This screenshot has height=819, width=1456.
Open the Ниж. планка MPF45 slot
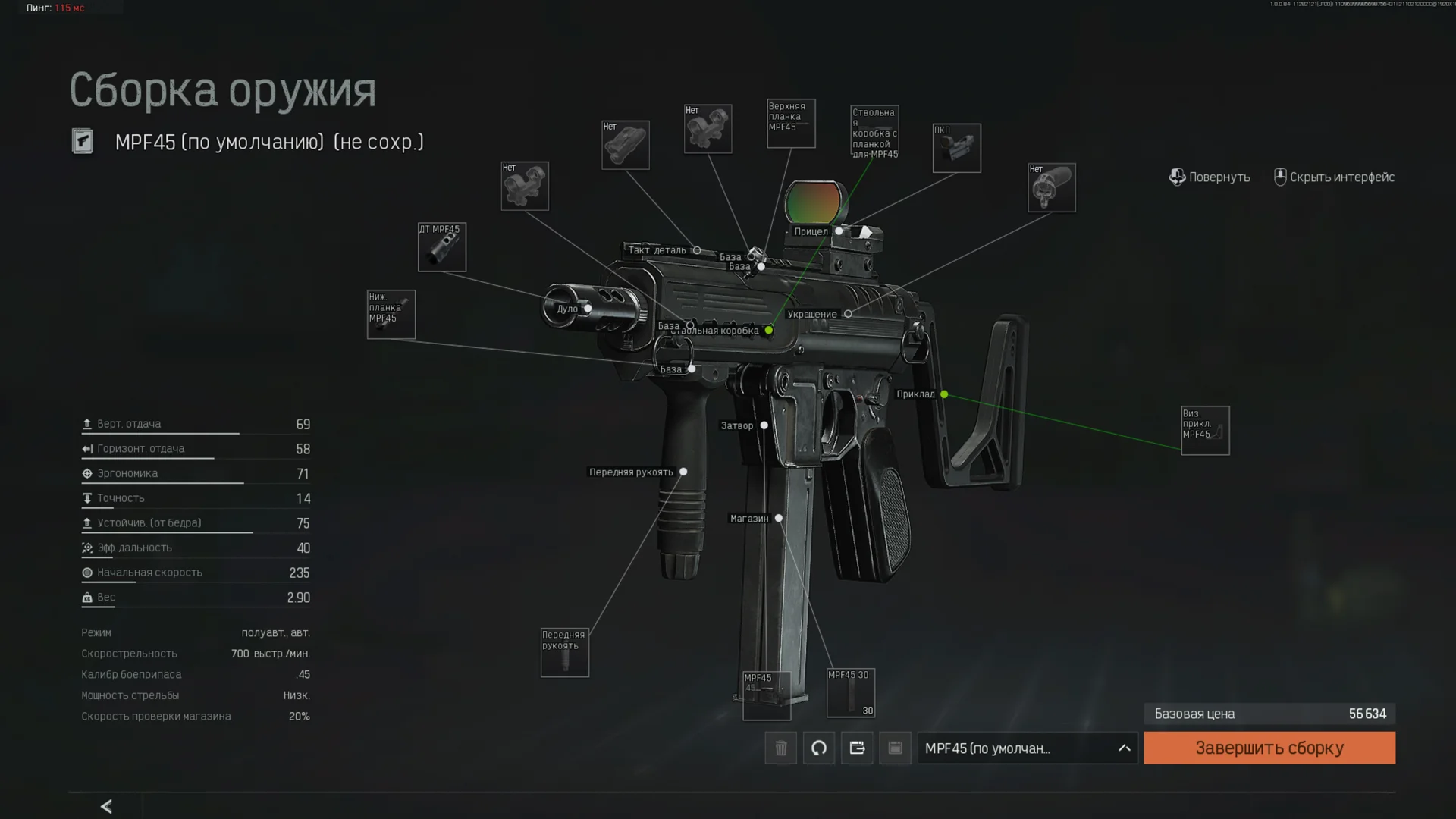391,315
